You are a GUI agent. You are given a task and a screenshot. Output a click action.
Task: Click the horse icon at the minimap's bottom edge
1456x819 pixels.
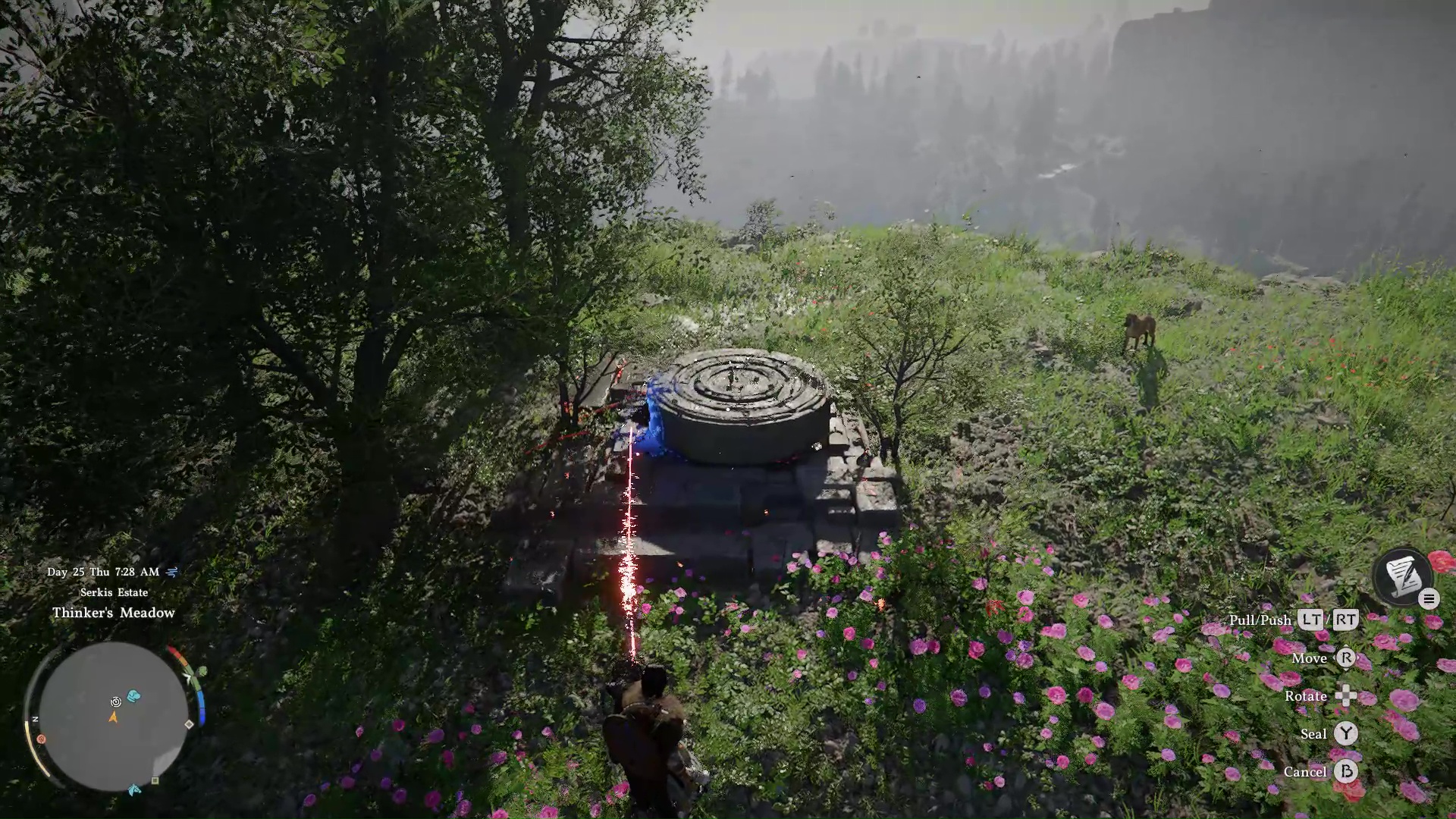(x=135, y=789)
